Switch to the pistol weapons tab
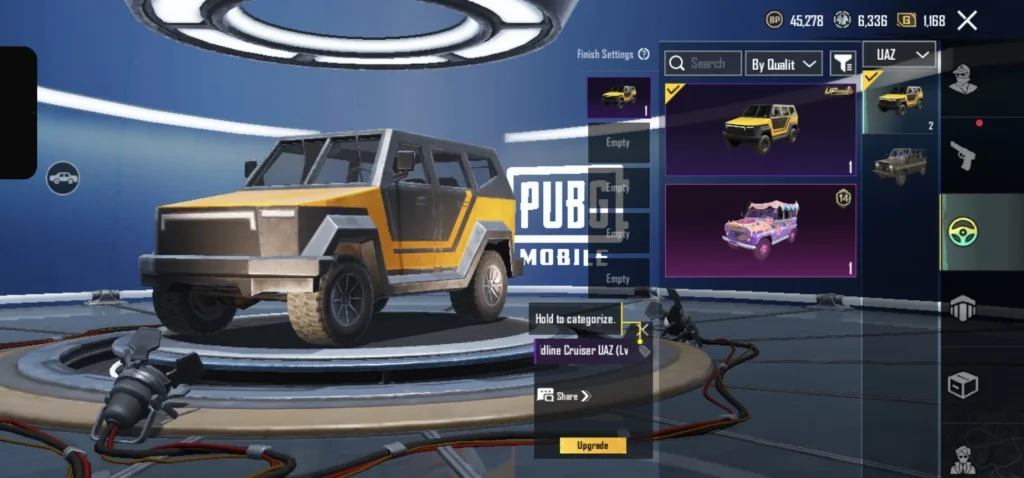Image resolution: width=1024 pixels, height=478 pixels. click(962, 155)
